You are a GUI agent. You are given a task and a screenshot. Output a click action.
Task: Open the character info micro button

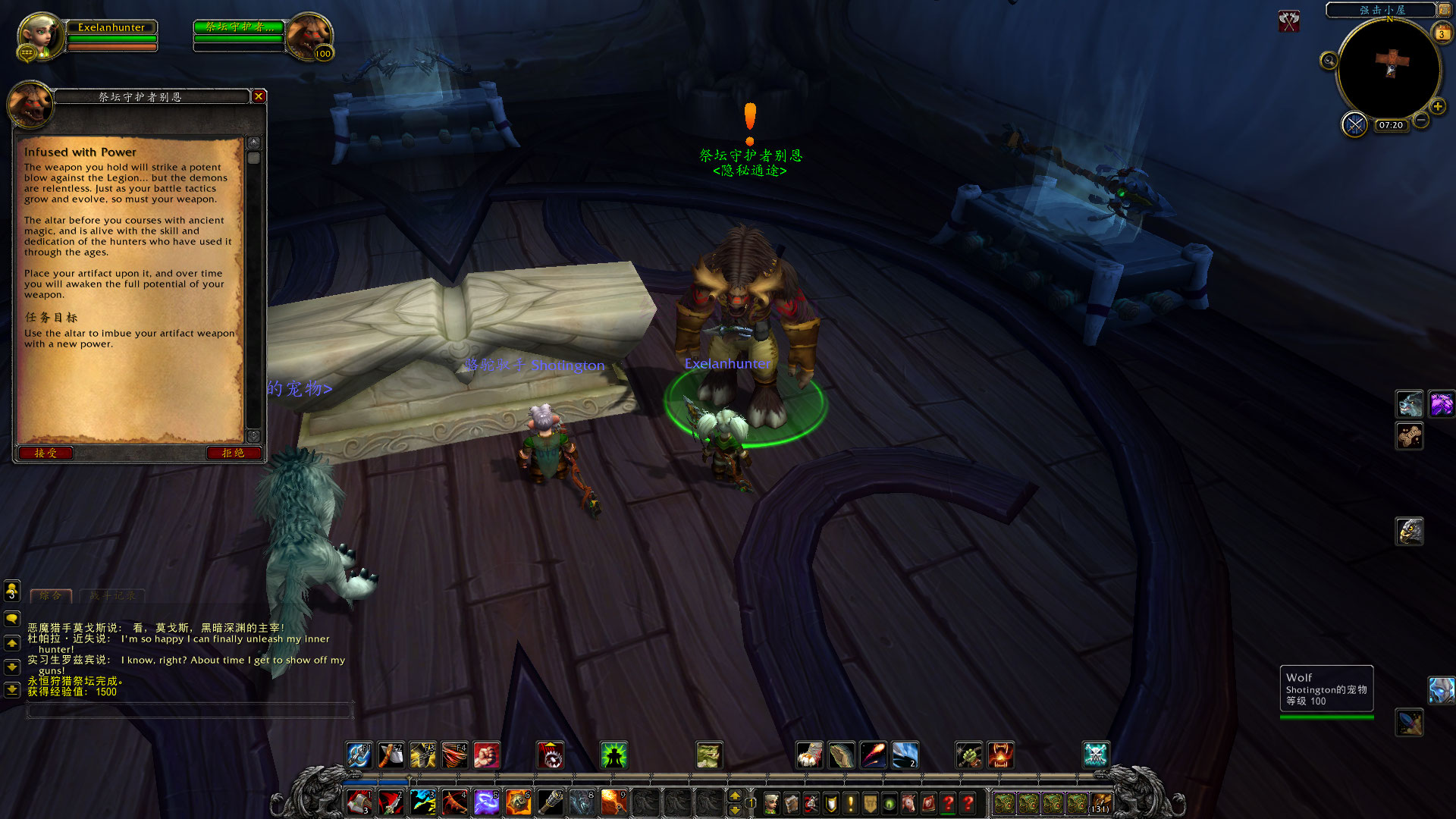coord(771,803)
